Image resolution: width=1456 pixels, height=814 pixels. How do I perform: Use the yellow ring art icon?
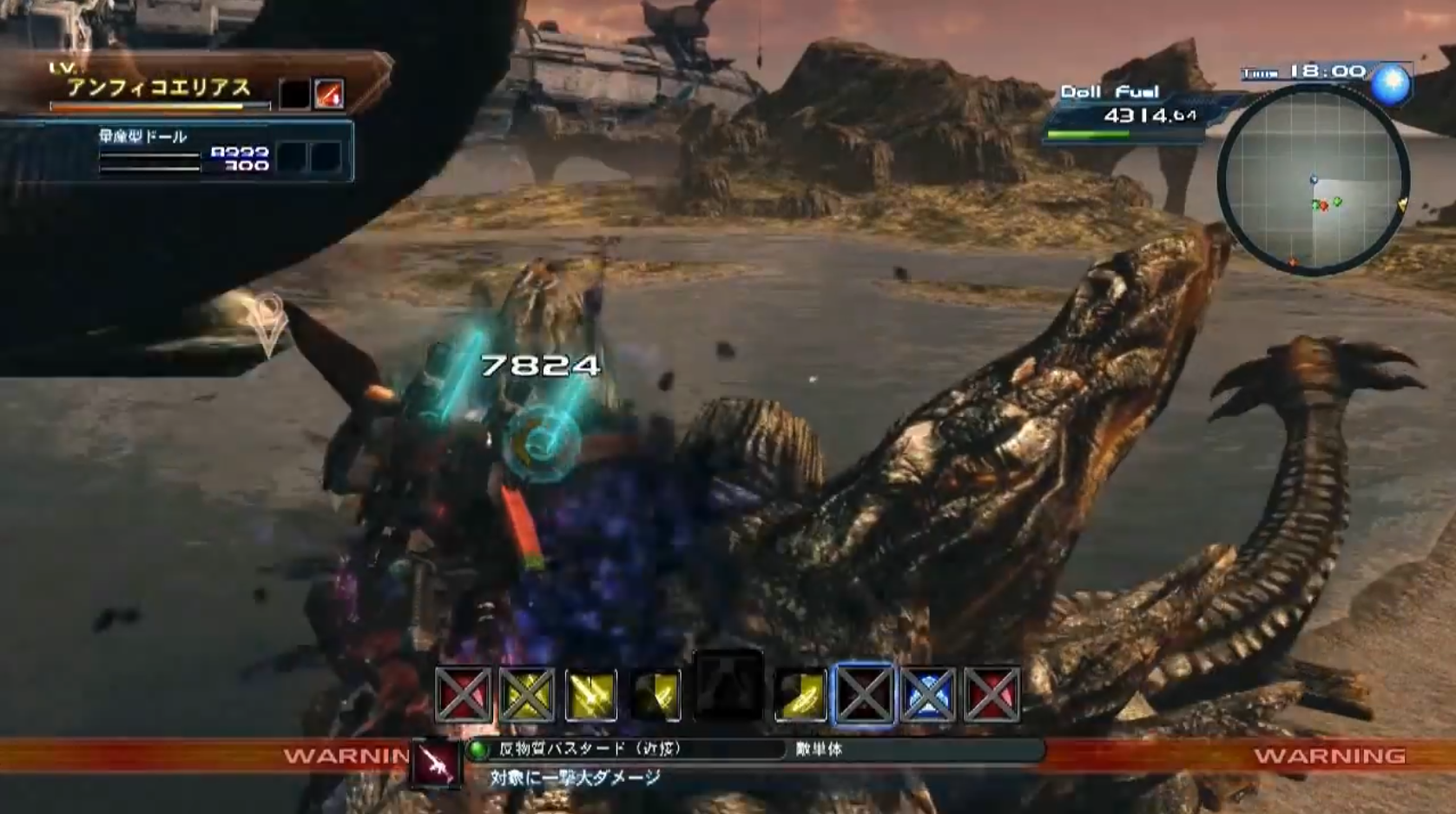click(800, 695)
